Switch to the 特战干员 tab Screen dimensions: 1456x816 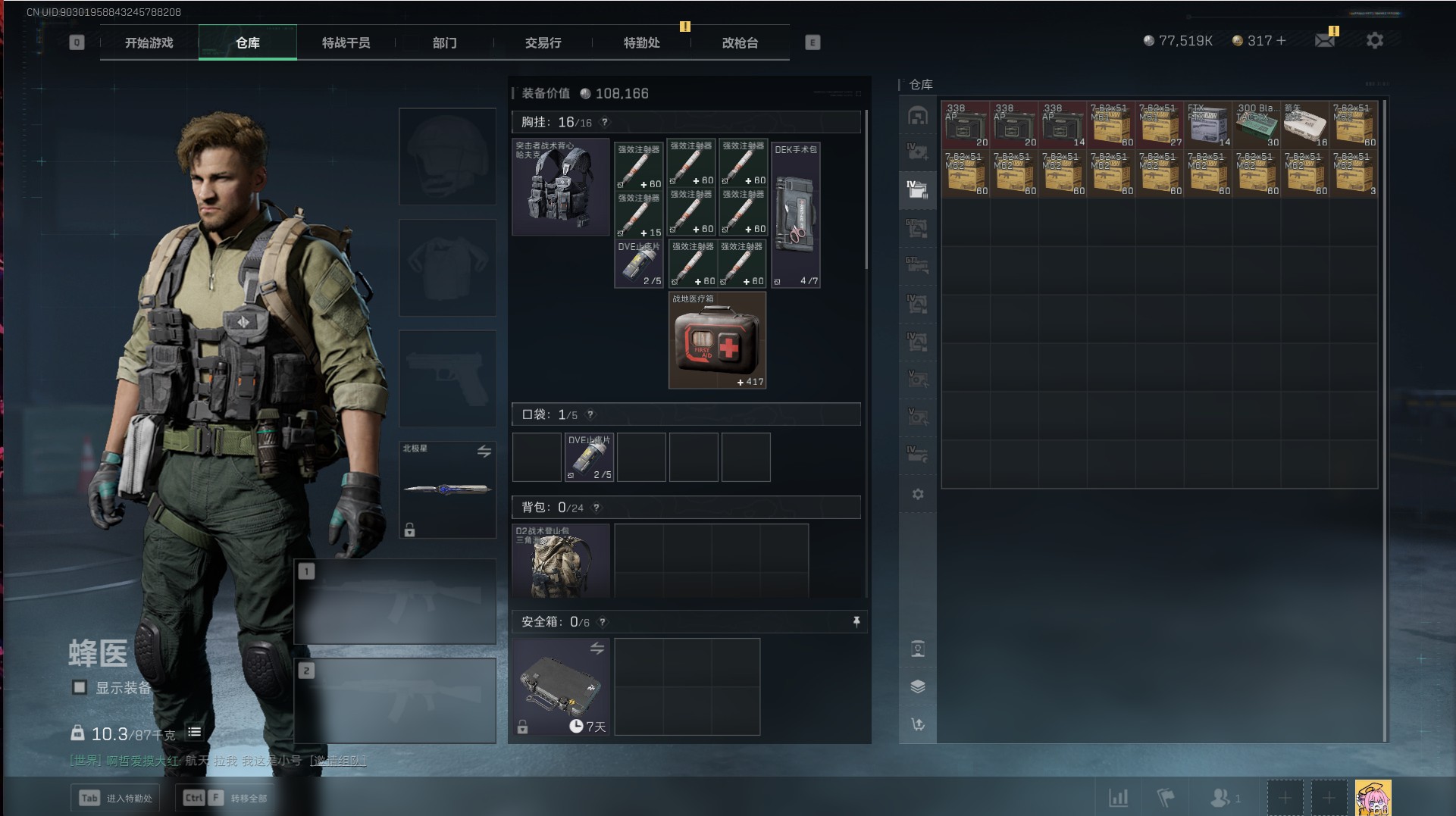[x=346, y=43]
